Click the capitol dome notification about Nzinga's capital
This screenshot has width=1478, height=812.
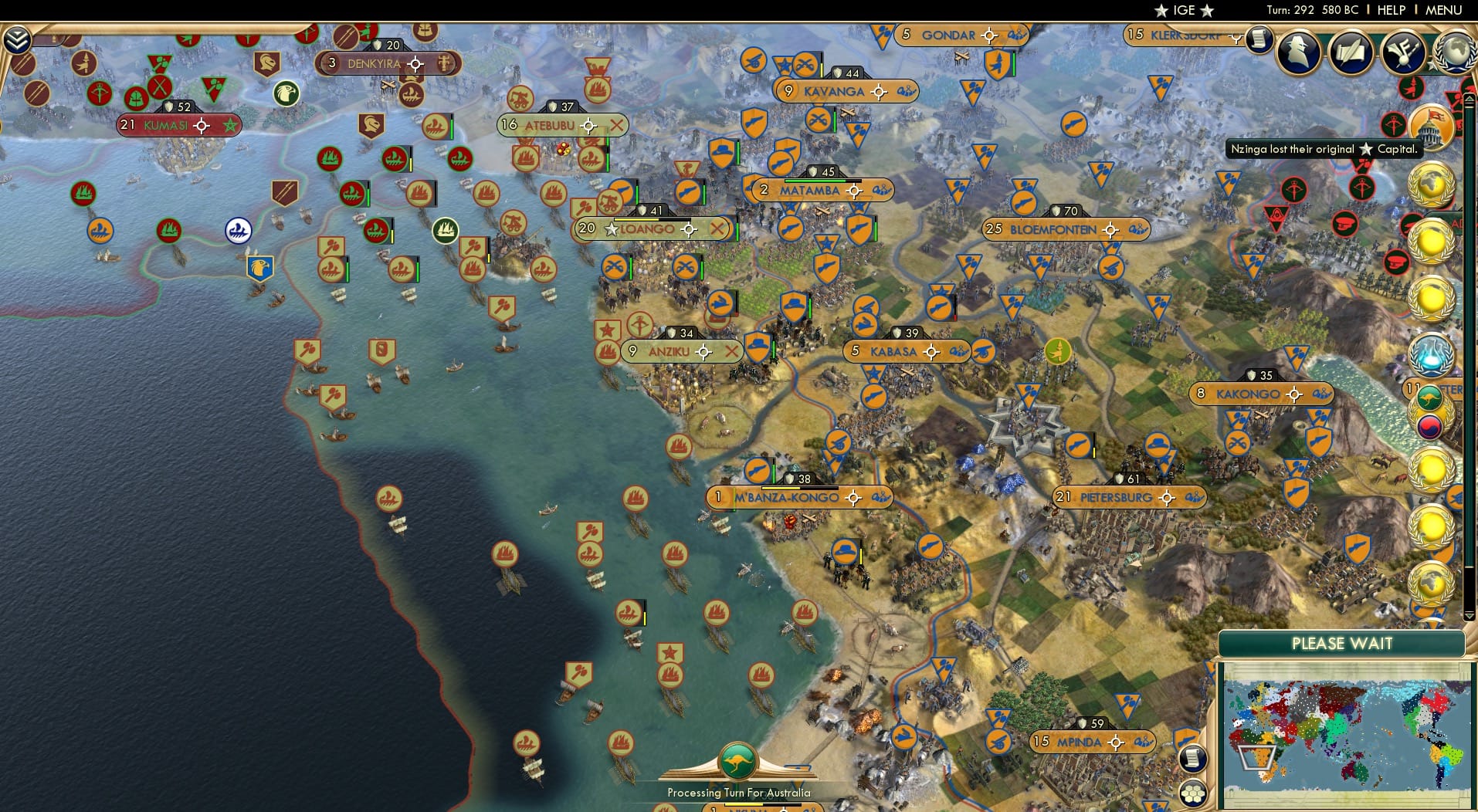click(x=1432, y=127)
